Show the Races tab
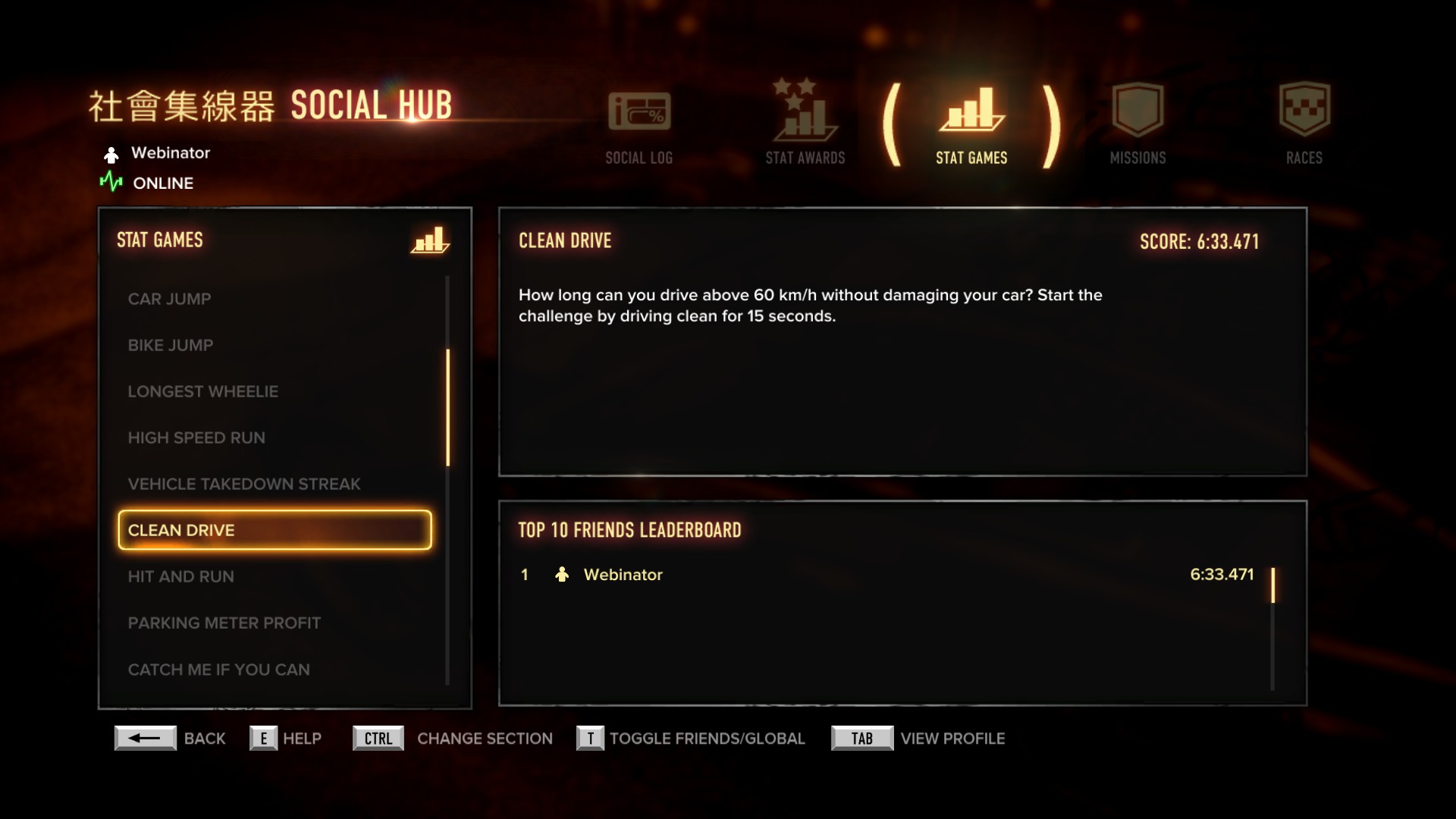 (x=1304, y=125)
